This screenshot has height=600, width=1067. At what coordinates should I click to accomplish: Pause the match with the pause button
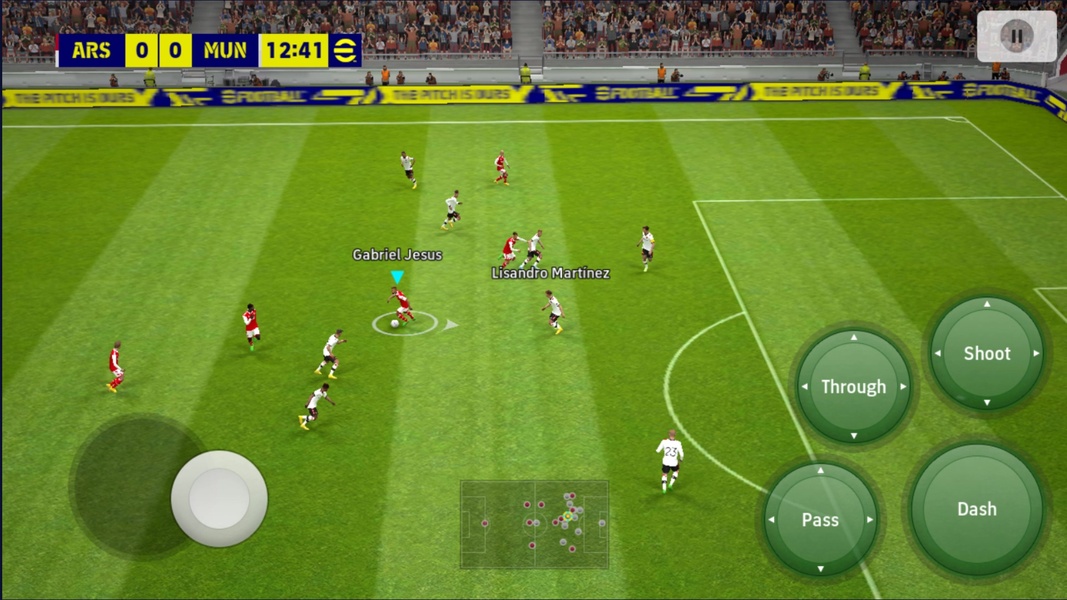1016,37
